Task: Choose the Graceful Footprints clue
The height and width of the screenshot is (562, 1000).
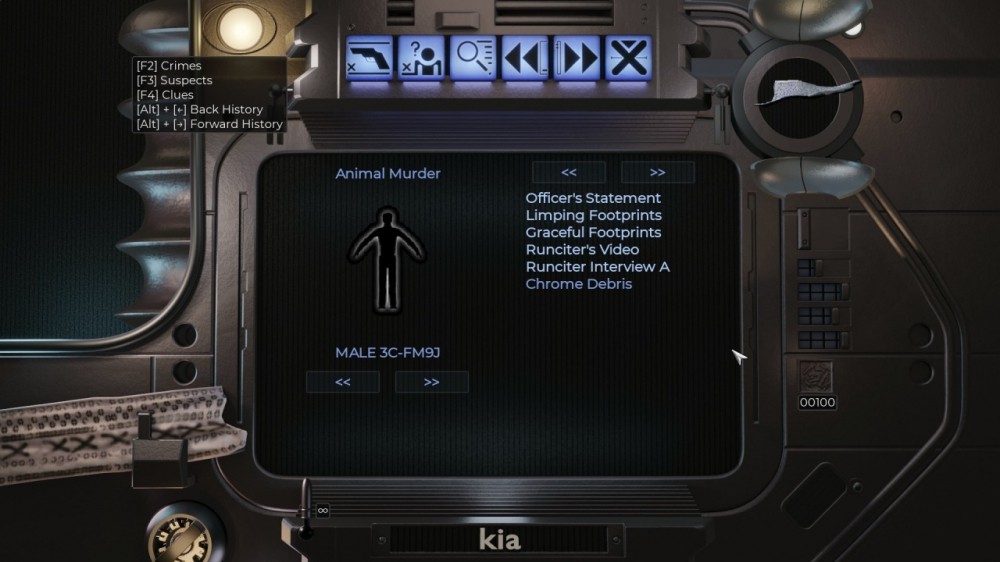Action: coord(593,232)
